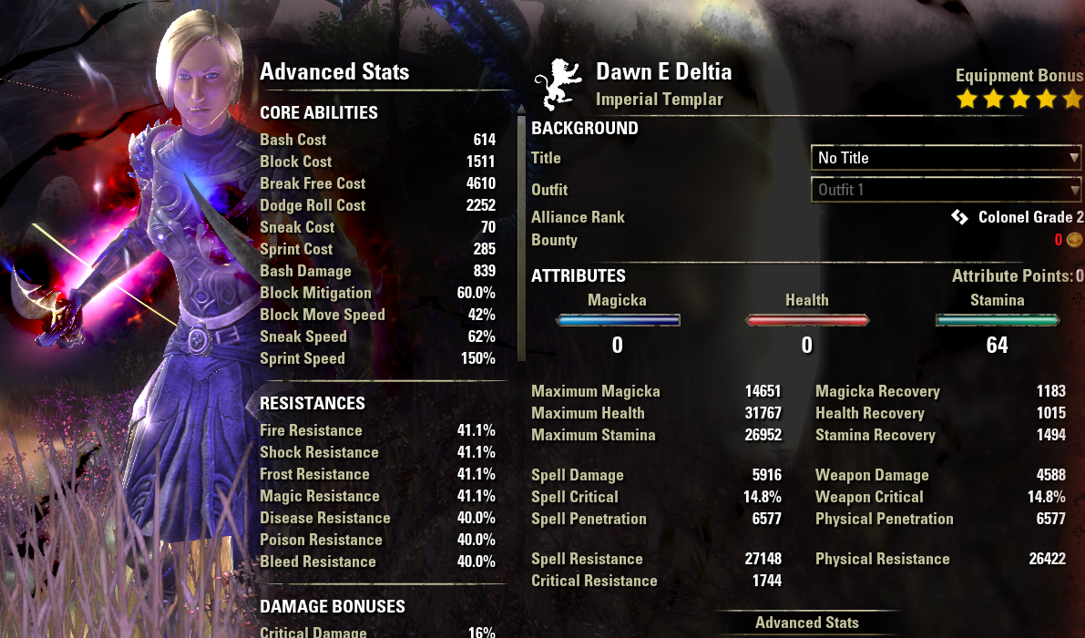This screenshot has height=638, width=1085.
Task: Click the Advanced Stats panel scrollbar
Action: pos(520,230)
